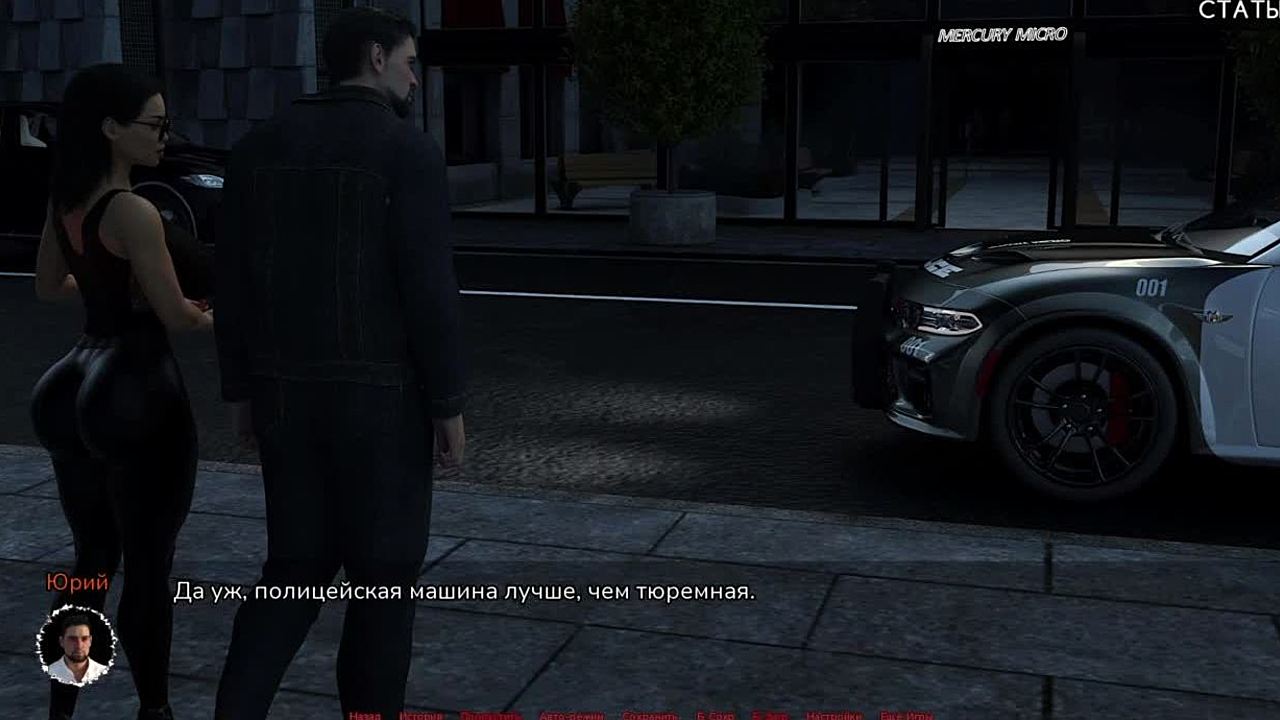Quick load with Б.Загр
This screenshot has height=720, width=1280.
[770, 715]
